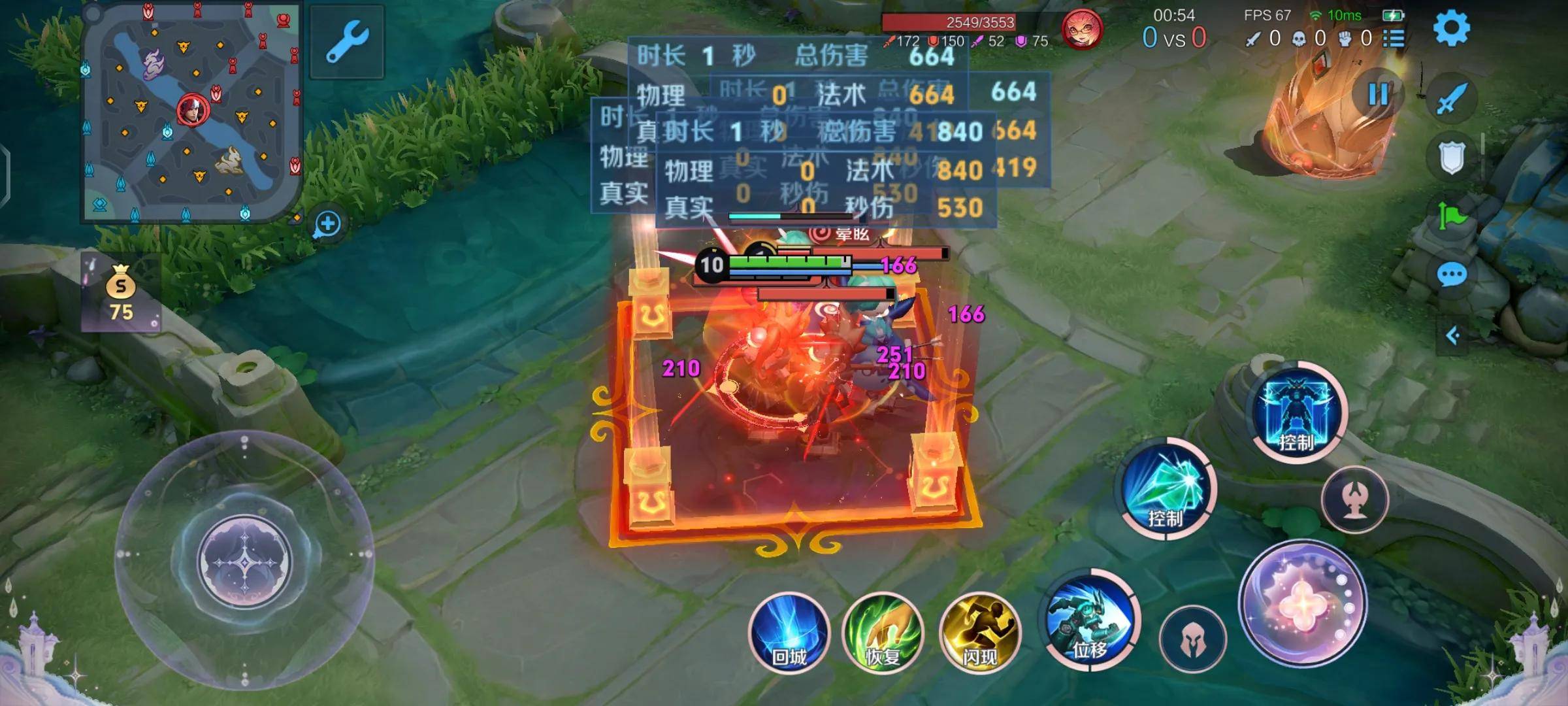
Task: Send the shield defend signal
Action: (1451, 158)
